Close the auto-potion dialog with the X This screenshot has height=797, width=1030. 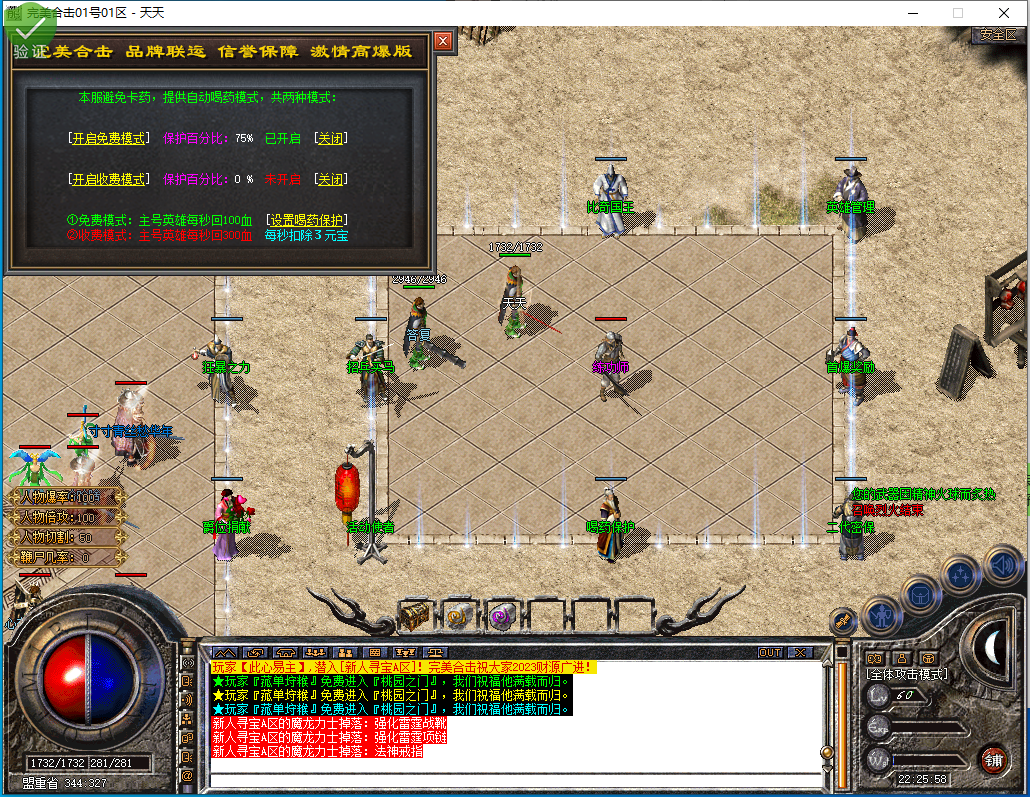tap(443, 41)
